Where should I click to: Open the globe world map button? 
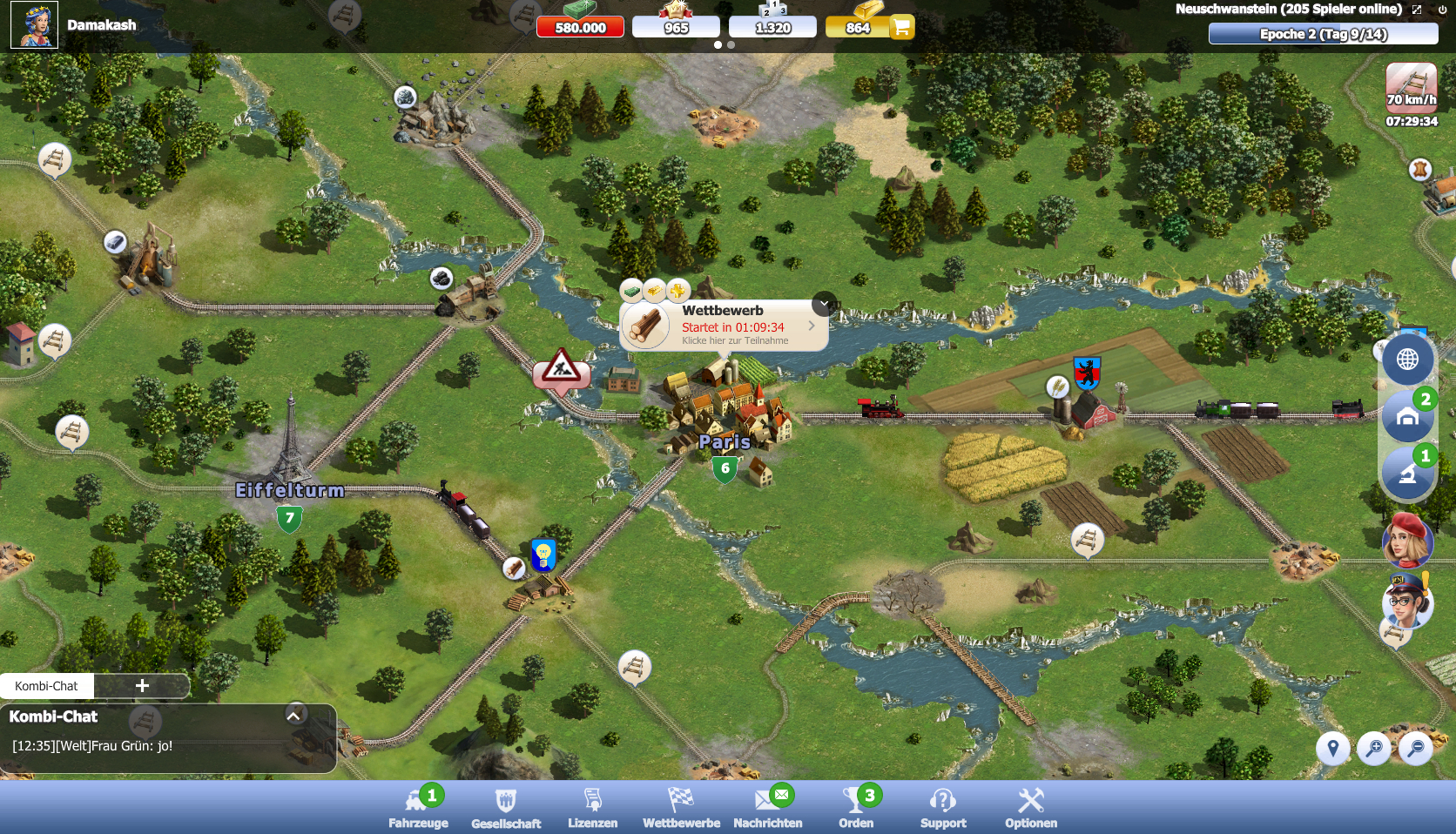[x=1407, y=359]
